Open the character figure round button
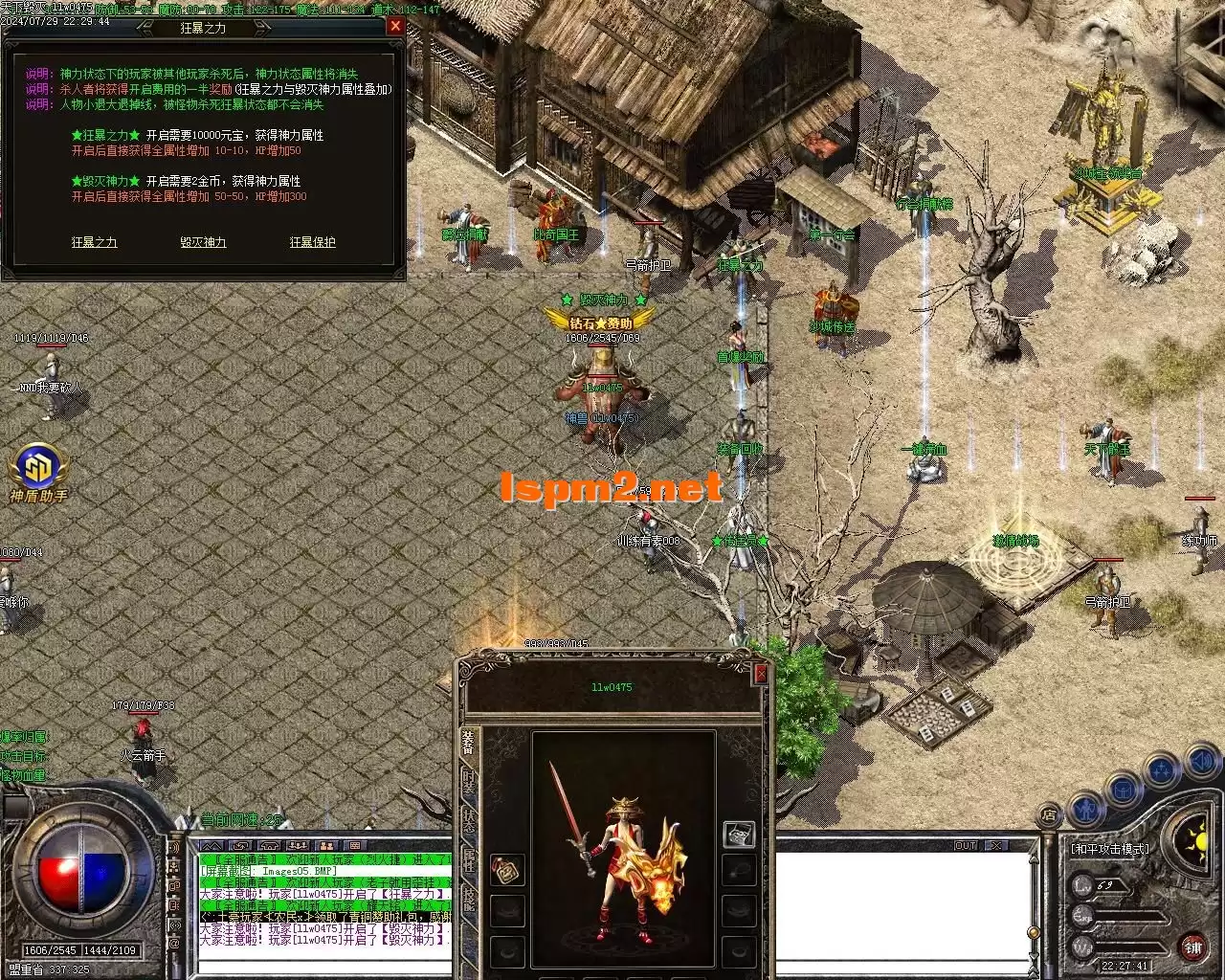1225x980 pixels. (x=1085, y=807)
